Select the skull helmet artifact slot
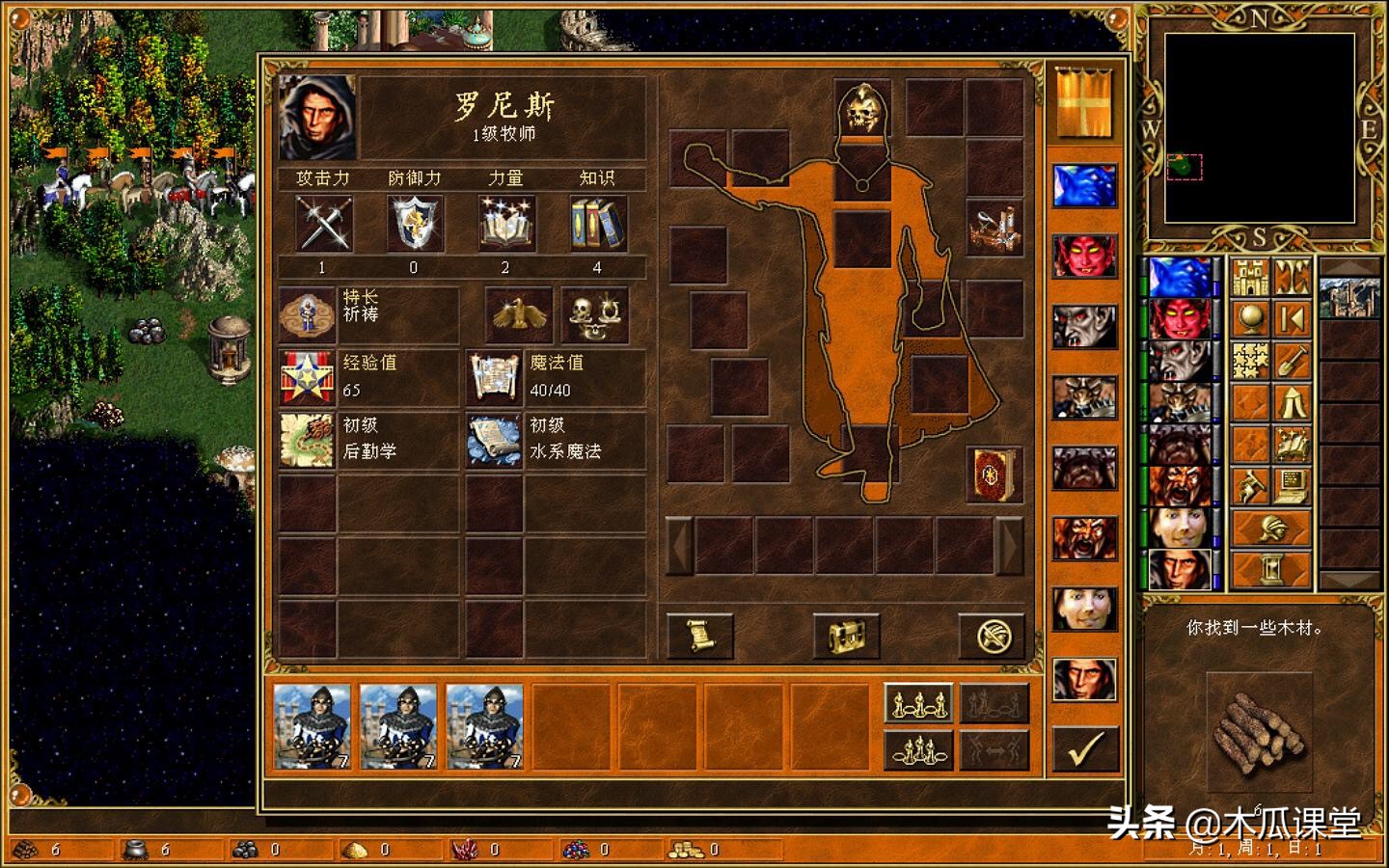Image resolution: width=1389 pixels, height=868 pixels. (862, 109)
